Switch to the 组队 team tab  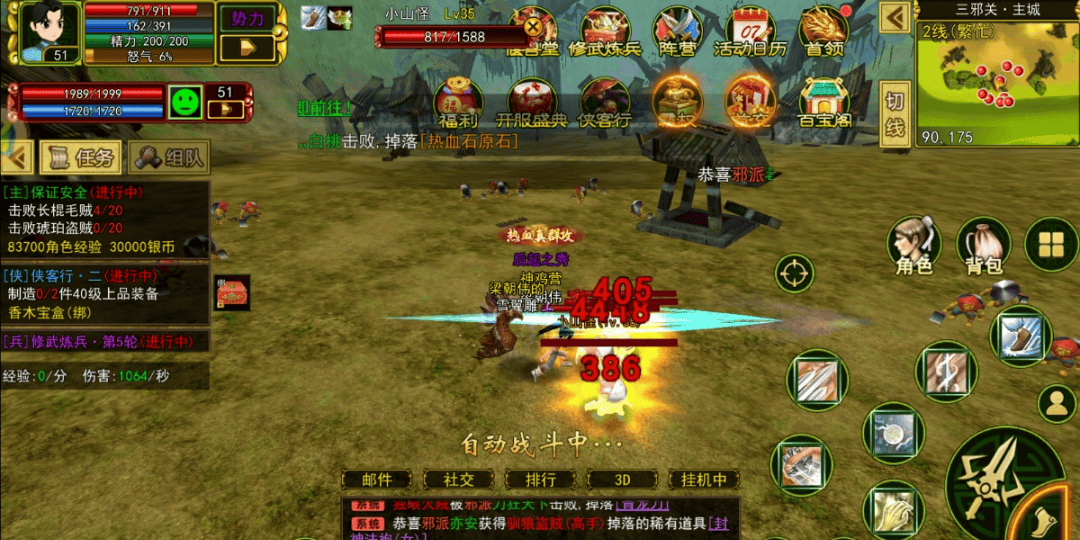(x=170, y=157)
